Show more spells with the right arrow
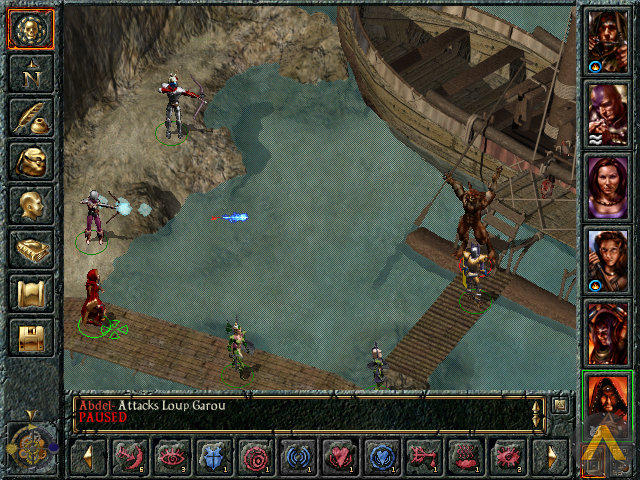Viewport: 640px width, 480px height. (x=551, y=458)
